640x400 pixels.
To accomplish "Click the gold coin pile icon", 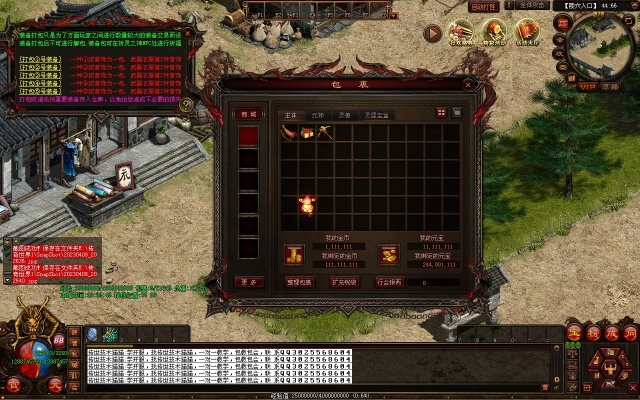I will [294, 253].
